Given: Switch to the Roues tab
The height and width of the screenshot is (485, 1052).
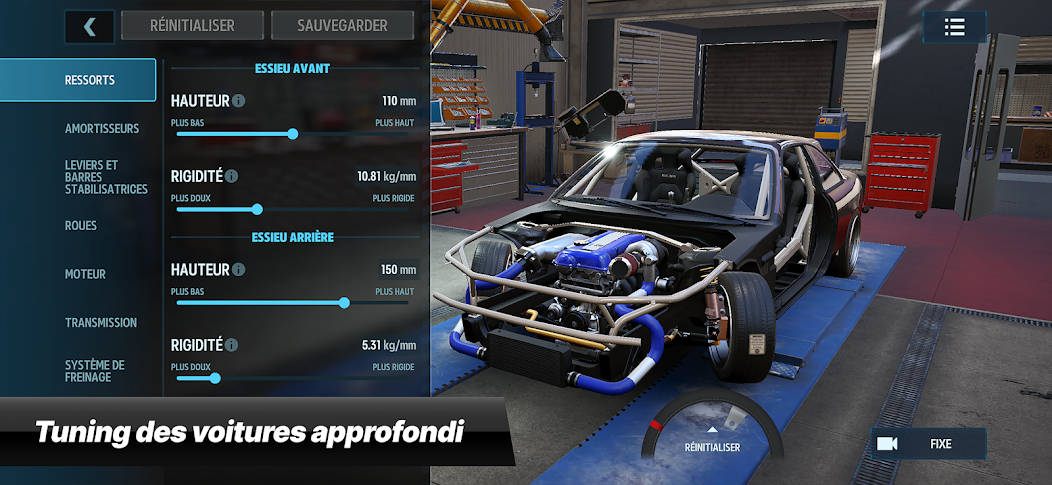Looking at the screenshot, I should pos(81,226).
